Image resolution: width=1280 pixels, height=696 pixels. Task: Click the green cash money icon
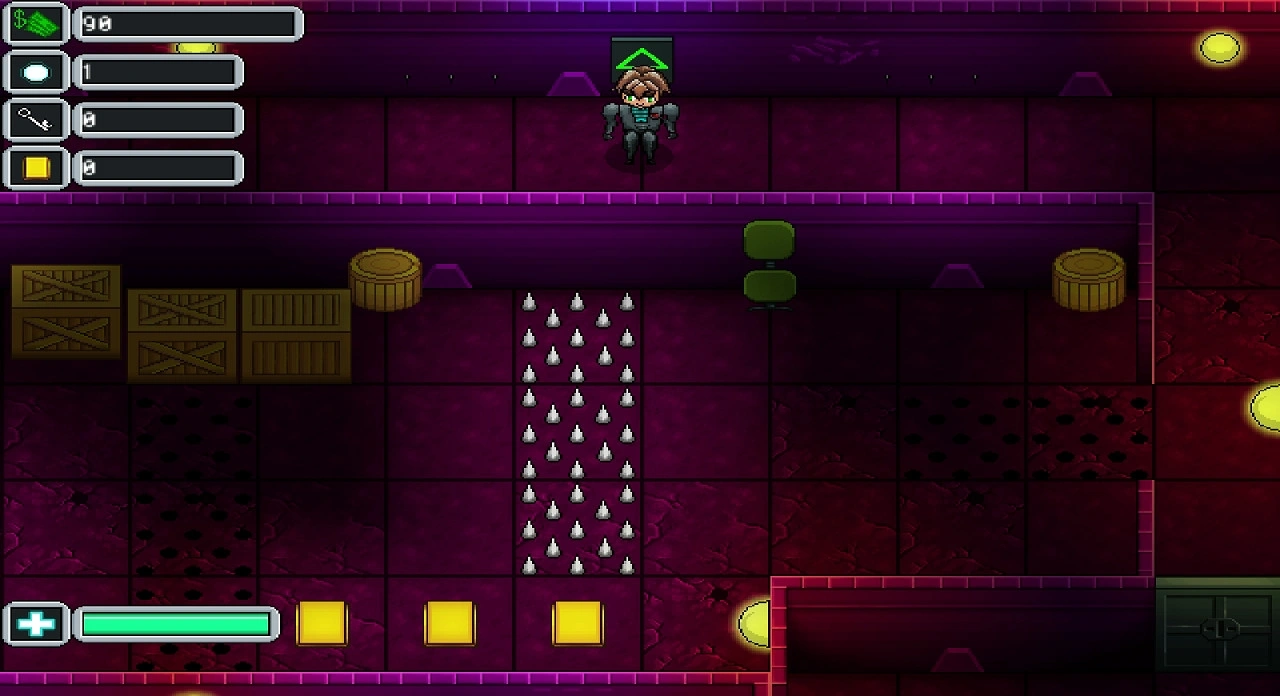[x=36, y=24]
